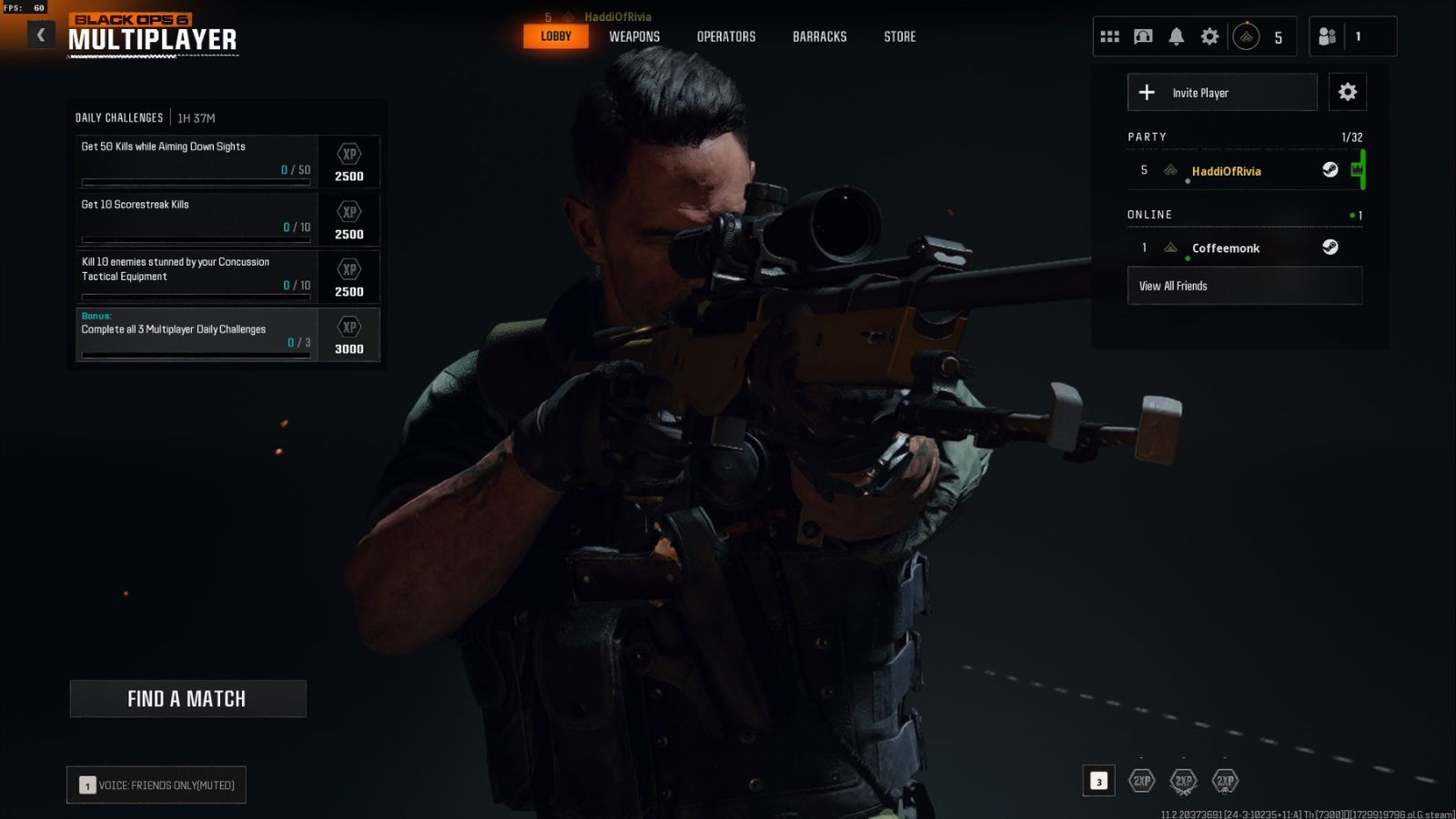Screen dimensions: 1456x819
Task: Open the voice channels headset icon
Action: (x=1143, y=35)
